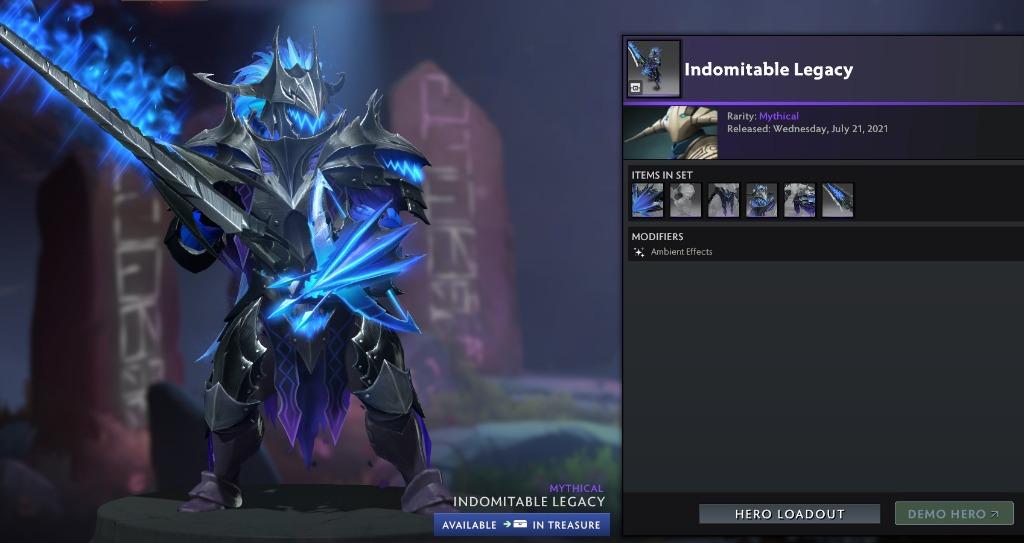The image size is (1024, 543).
Task: Open the Hero Loadout screen
Action: click(789, 514)
